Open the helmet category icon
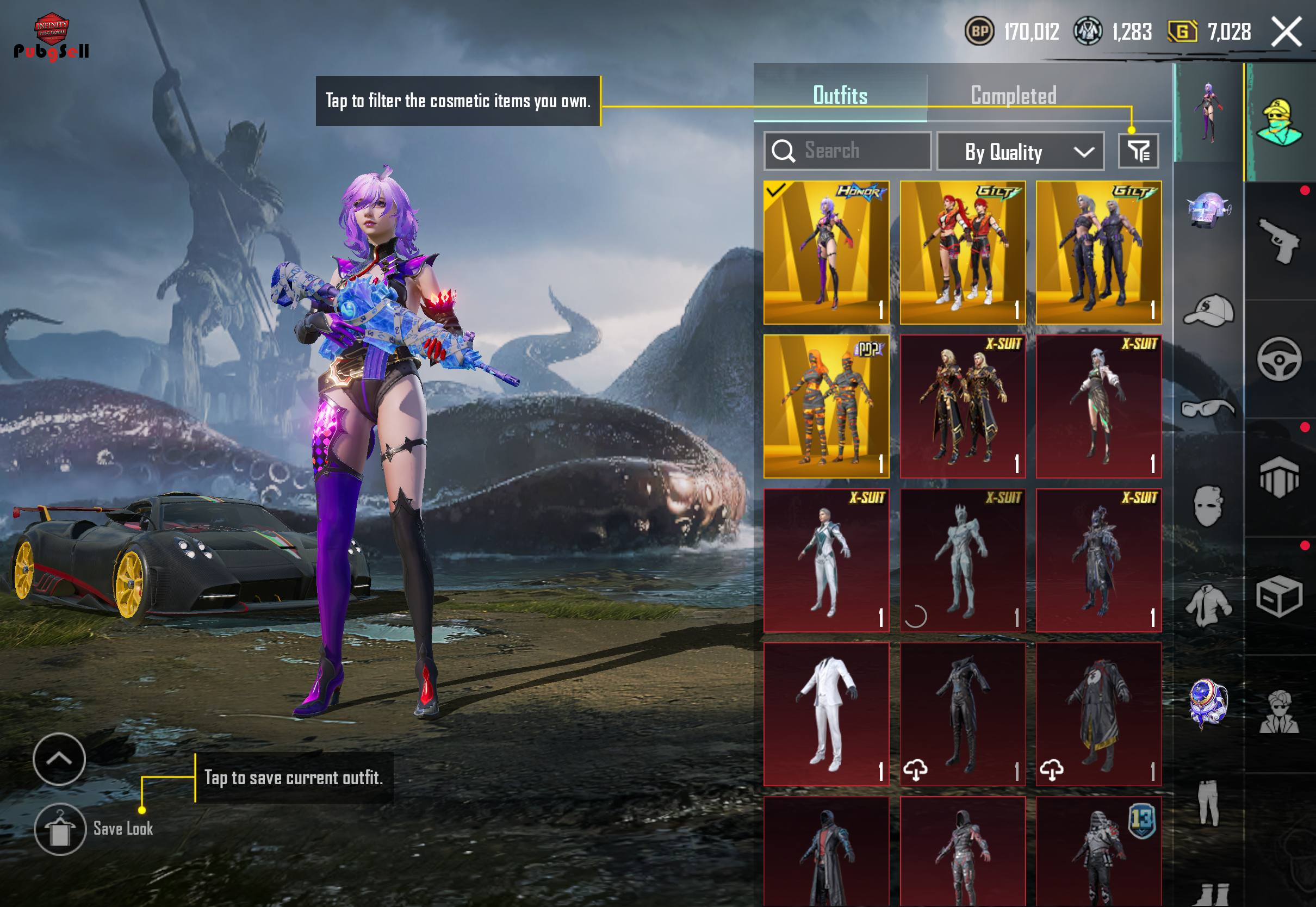Image resolution: width=1316 pixels, height=907 pixels. 1208,210
